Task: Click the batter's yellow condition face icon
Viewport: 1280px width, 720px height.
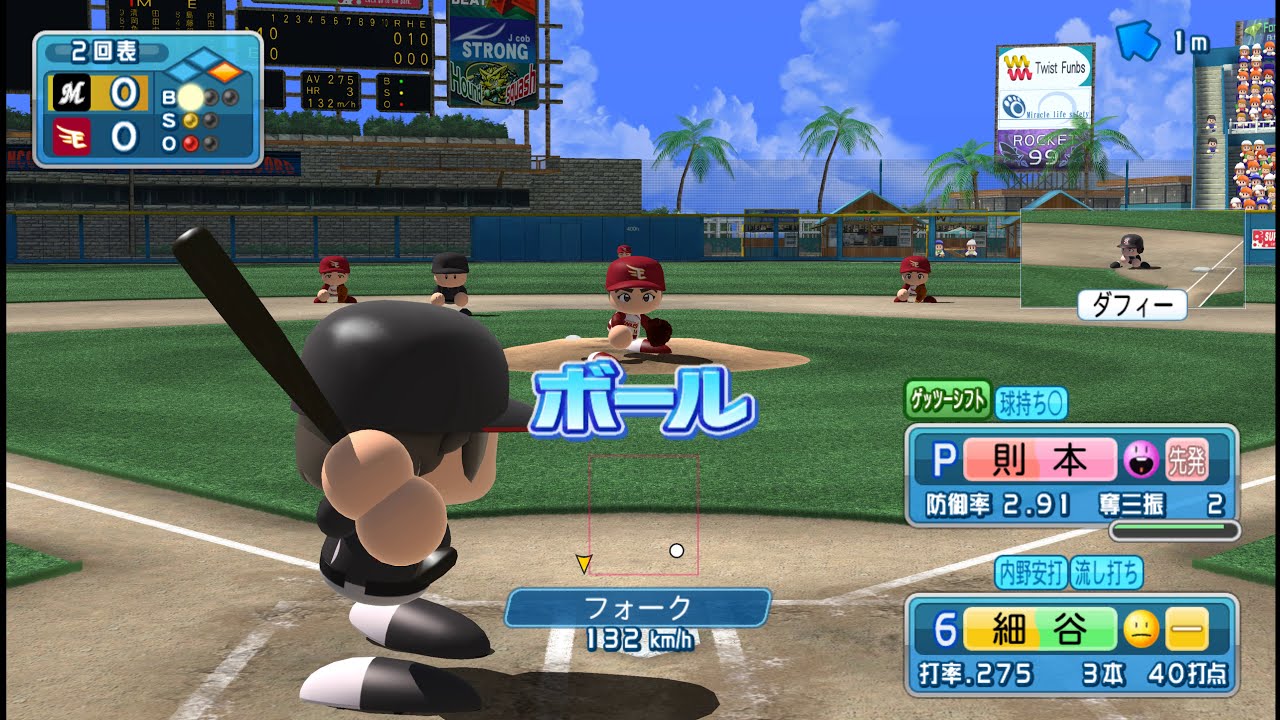Action: click(x=1141, y=629)
